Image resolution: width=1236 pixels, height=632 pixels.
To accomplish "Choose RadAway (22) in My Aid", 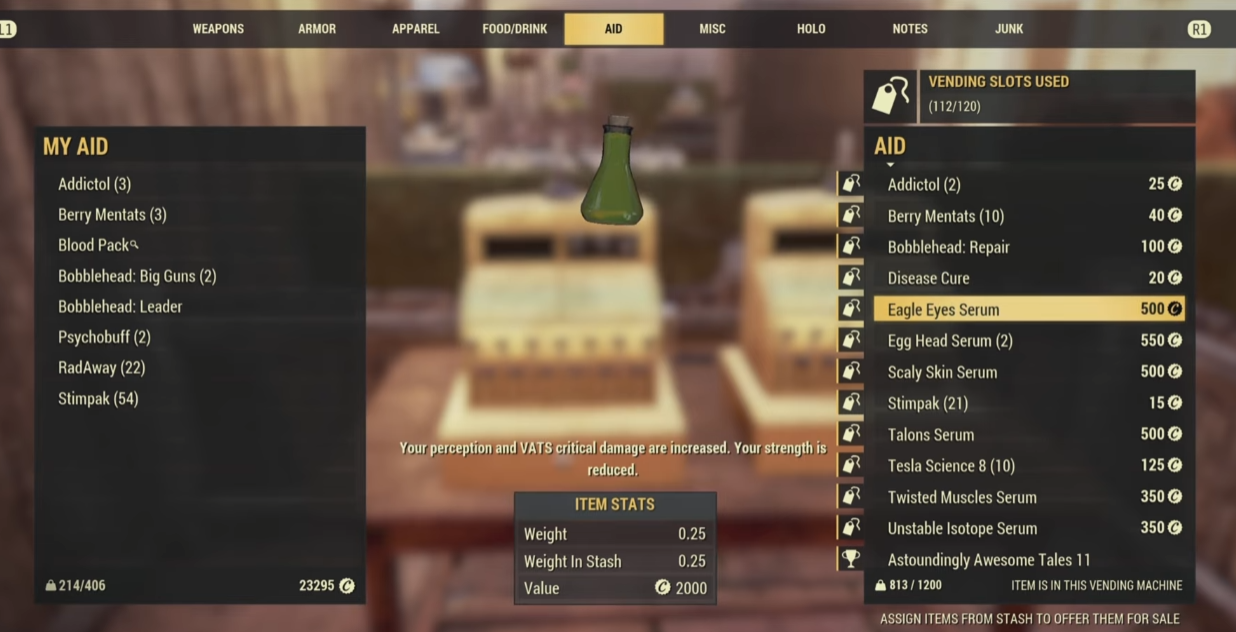I will click(x=101, y=368).
